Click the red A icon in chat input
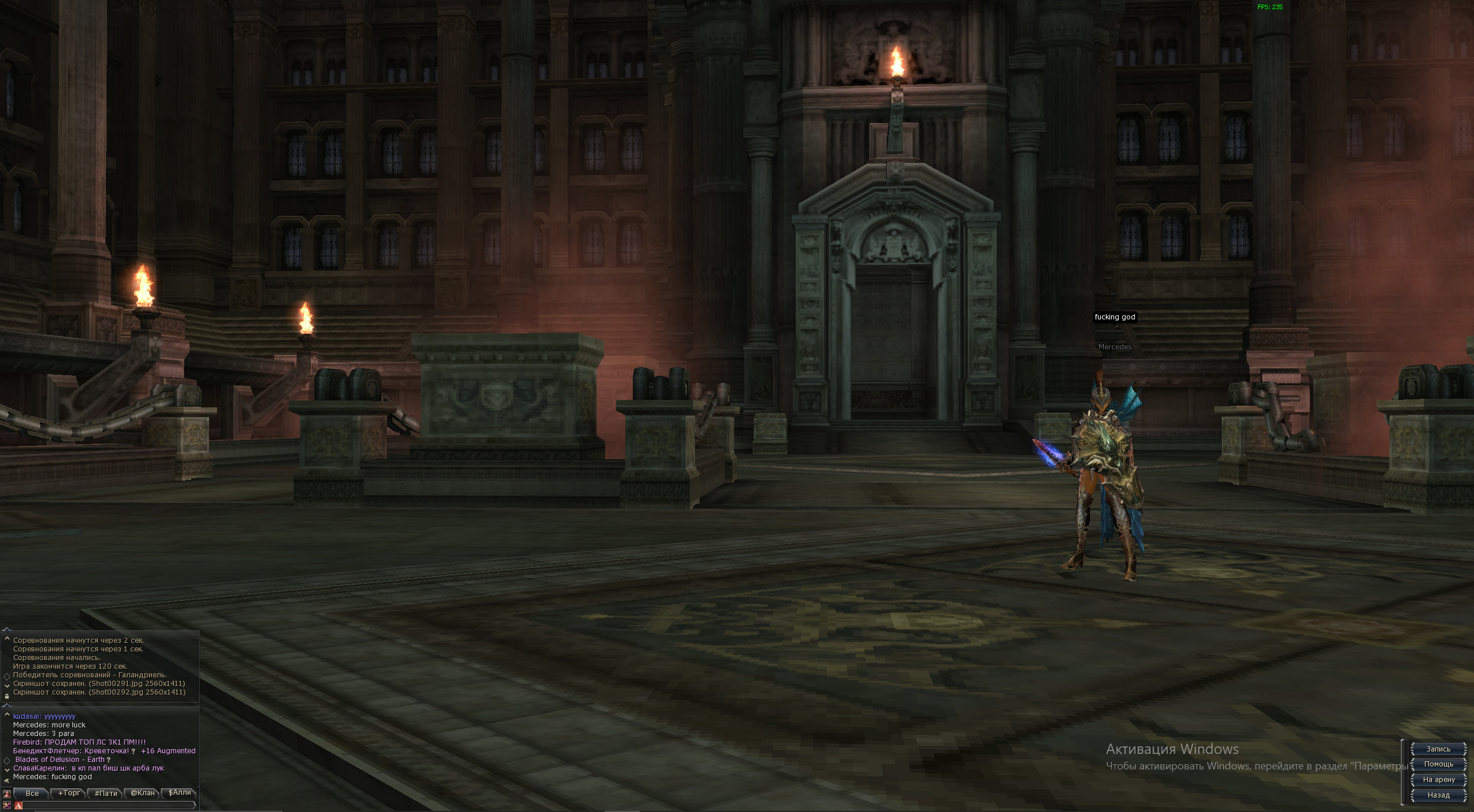 point(18,806)
